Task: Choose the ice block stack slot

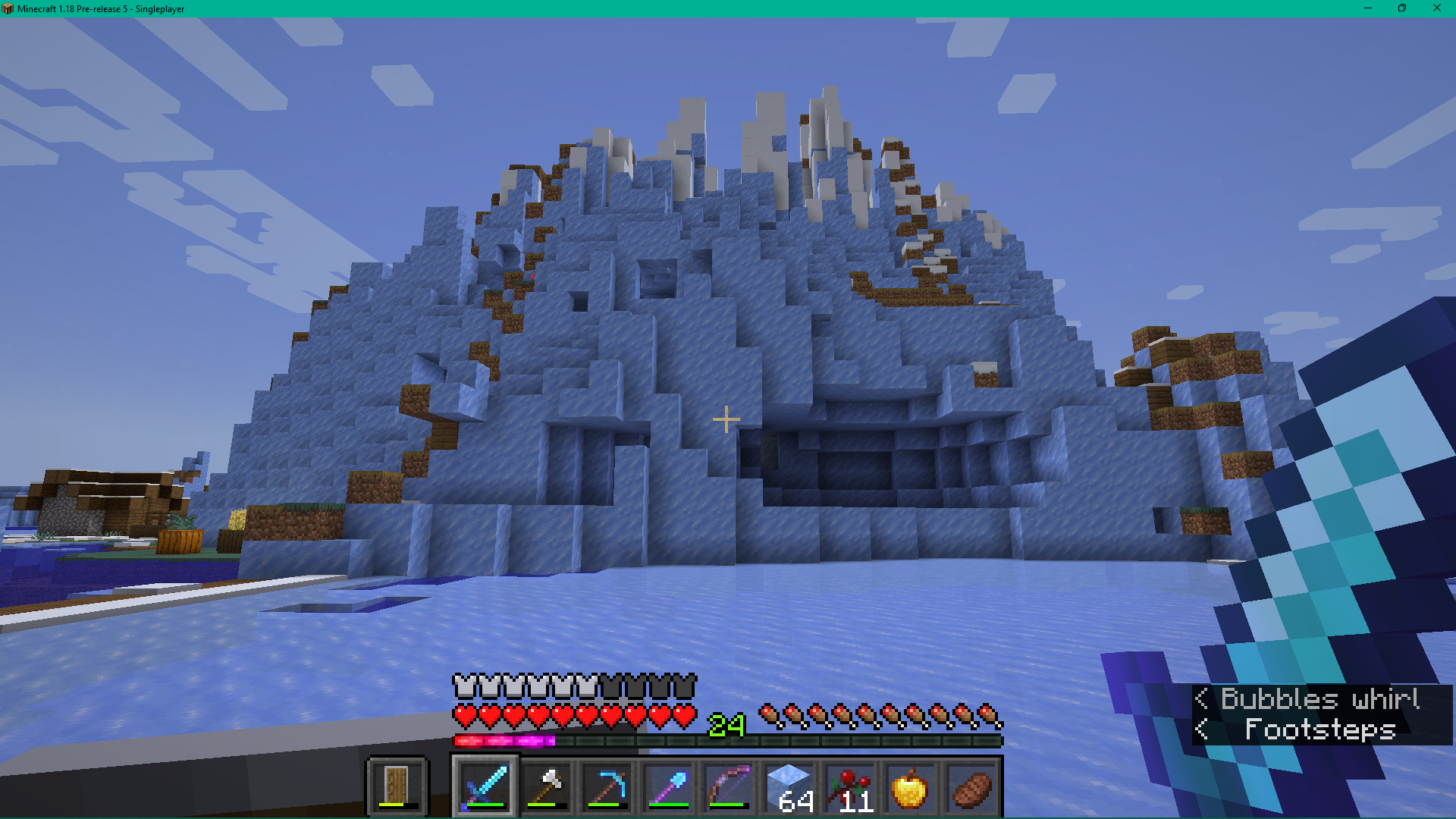Action: click(789, 787)
